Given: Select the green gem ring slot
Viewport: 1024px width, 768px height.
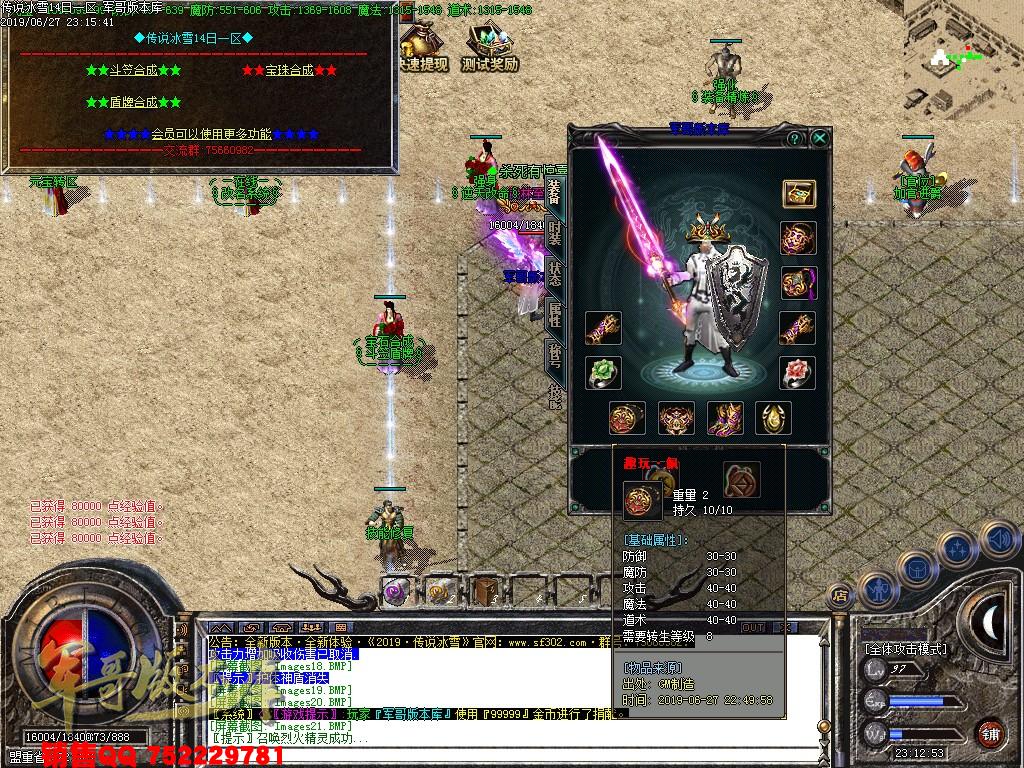Looking at the screenshot, I should [603, 373].
